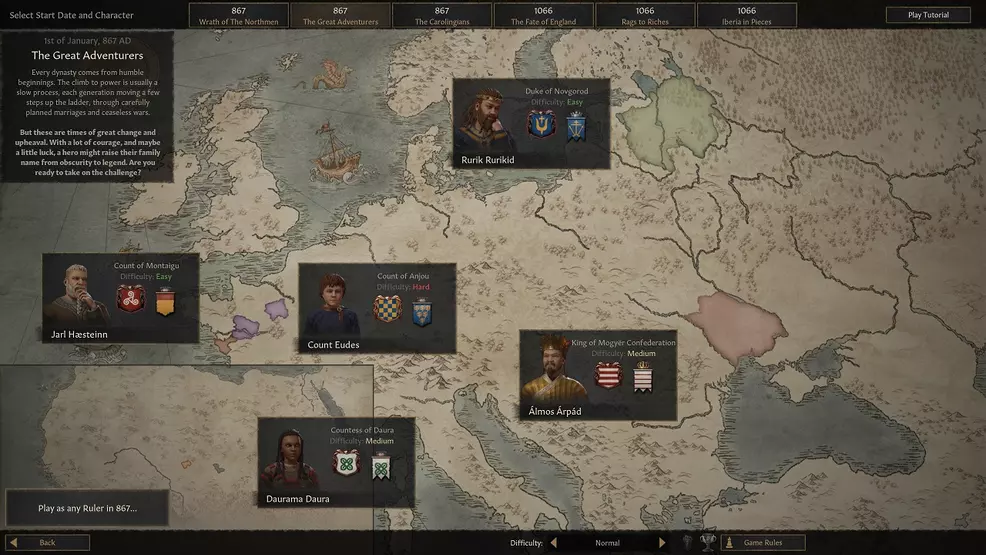Viewport: 986px width, 555px height.
Task: Select Daurama Daura character card
Action: coord(336,462)
